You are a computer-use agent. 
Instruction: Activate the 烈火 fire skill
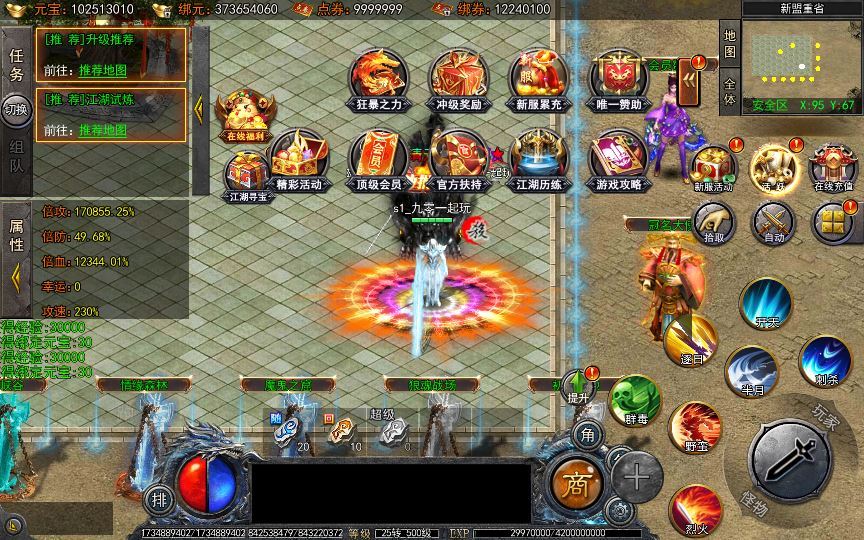tap(695, 508)
